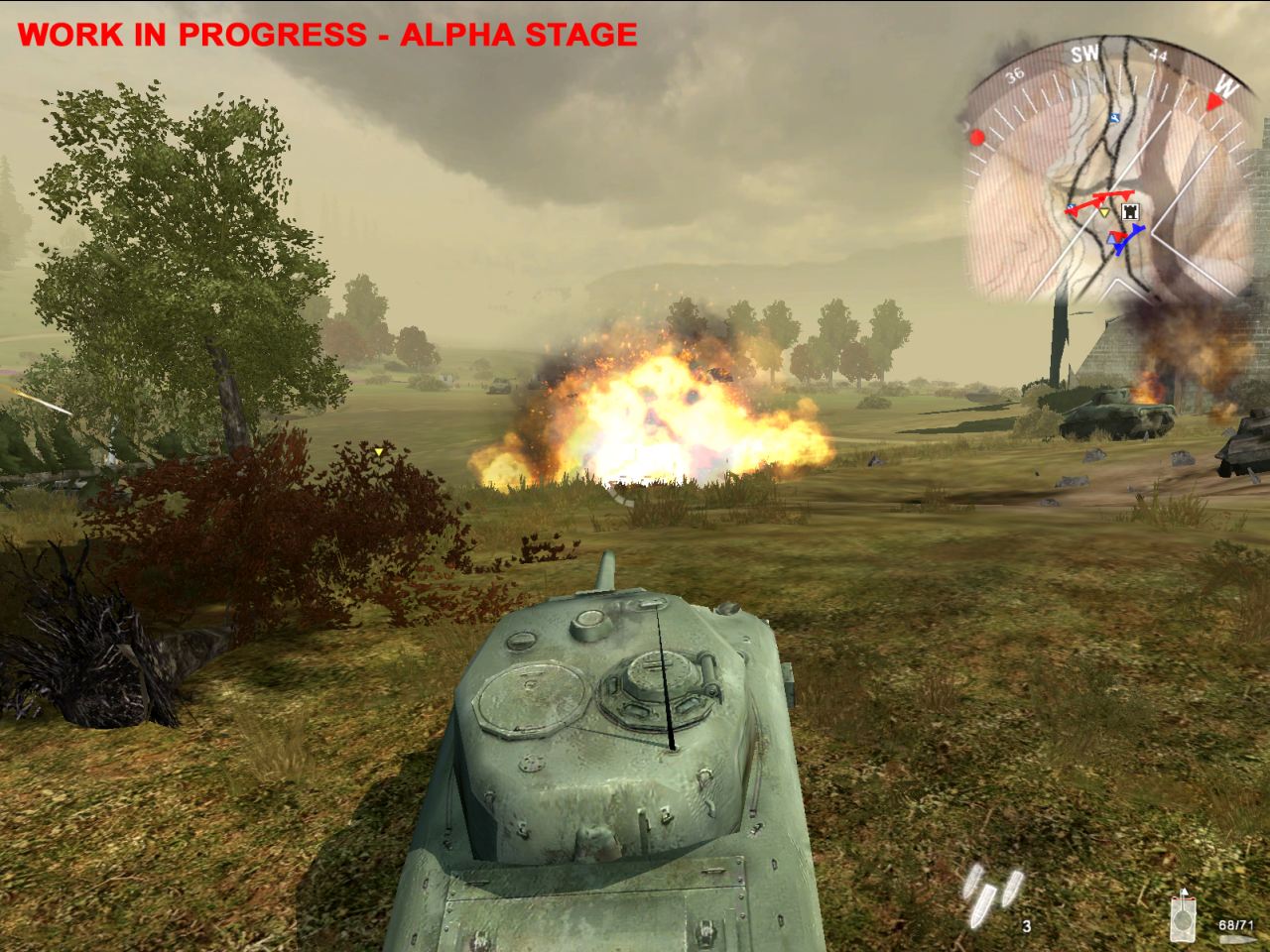Click the red dot marker on the compass ring
The height and width of the screenshot is (952, 1270).
coord(977,139)
